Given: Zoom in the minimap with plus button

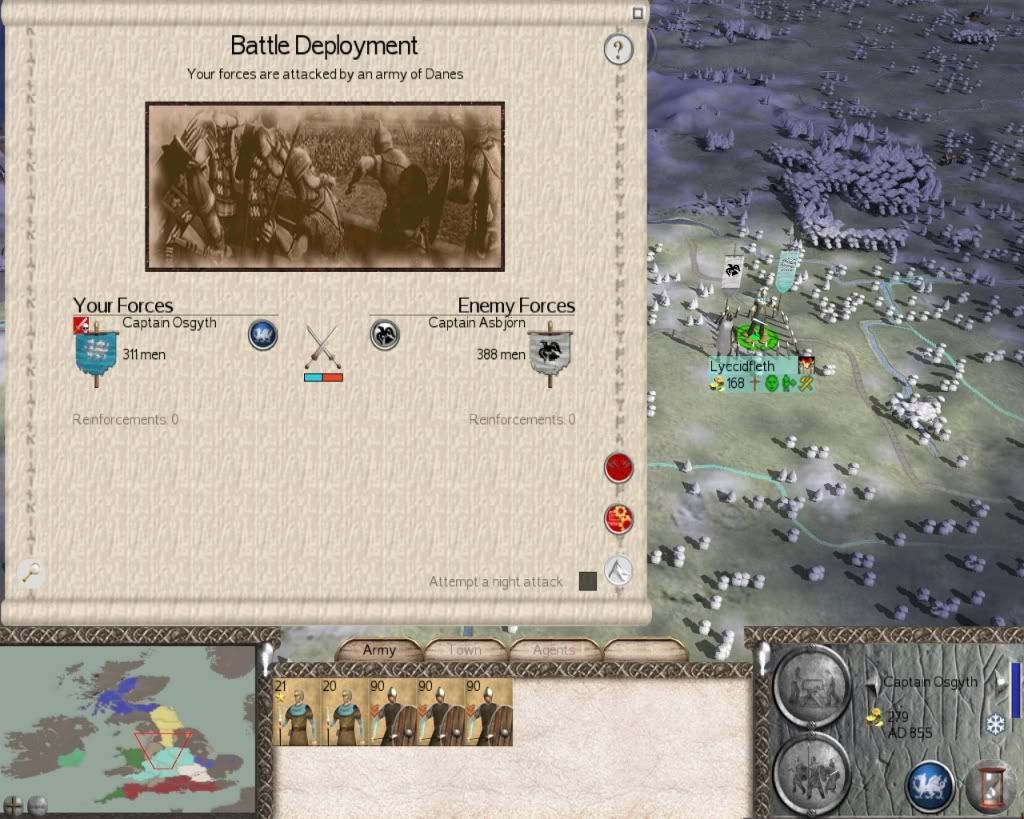Looking at the screenshot, I should pyautogui.click(x=14, y=804).
